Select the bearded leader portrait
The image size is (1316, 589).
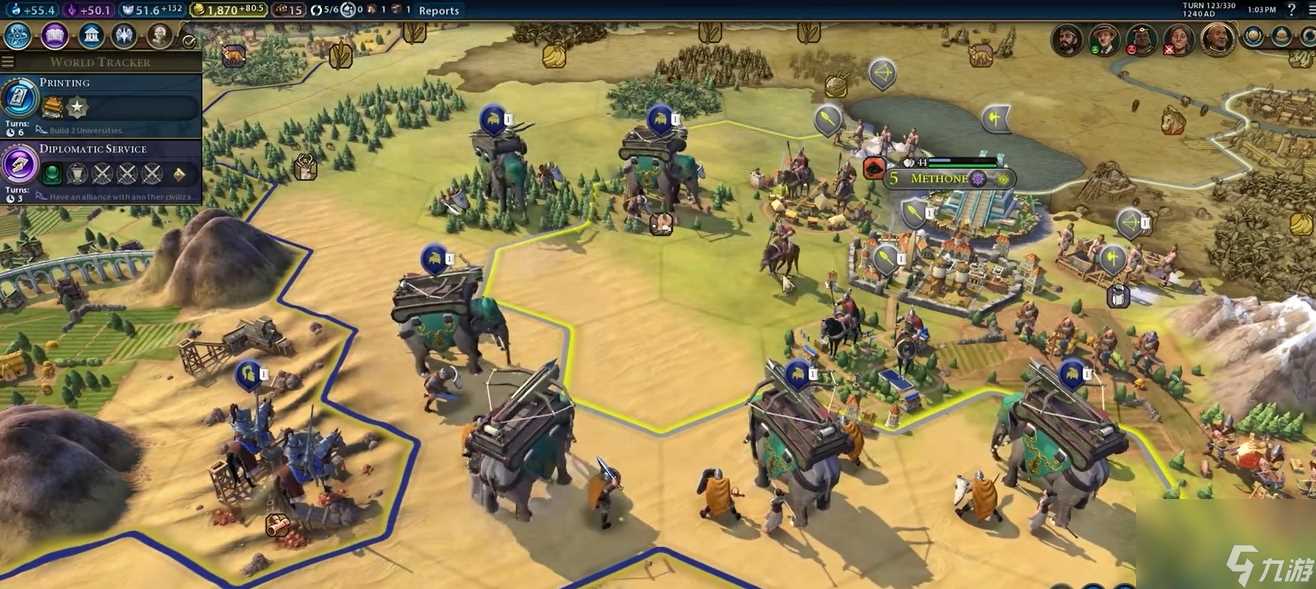[x=1068, y=40]
